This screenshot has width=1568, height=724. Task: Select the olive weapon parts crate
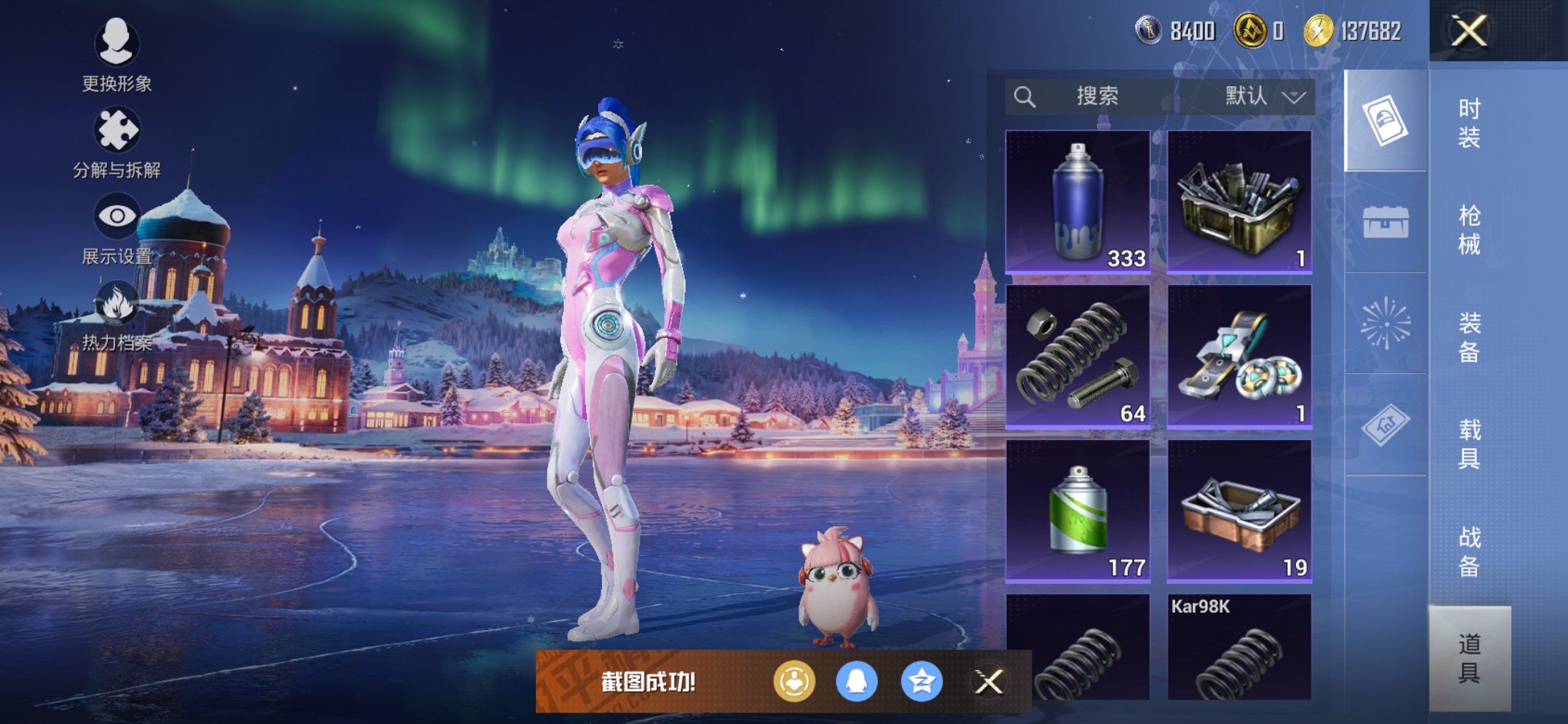point(1239,202)
